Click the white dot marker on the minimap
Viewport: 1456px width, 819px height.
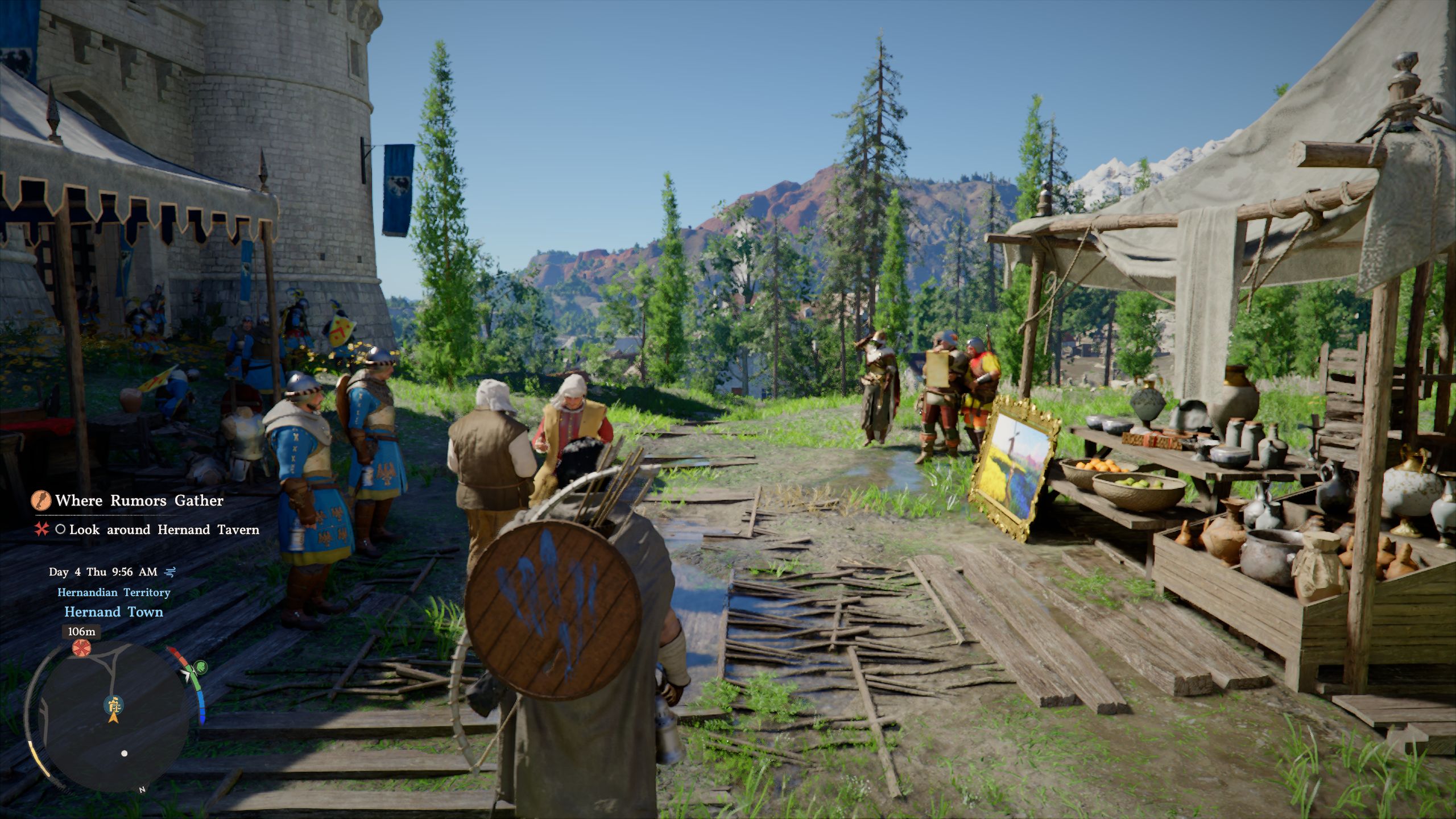pyautogui.click(x=125, y=754)
